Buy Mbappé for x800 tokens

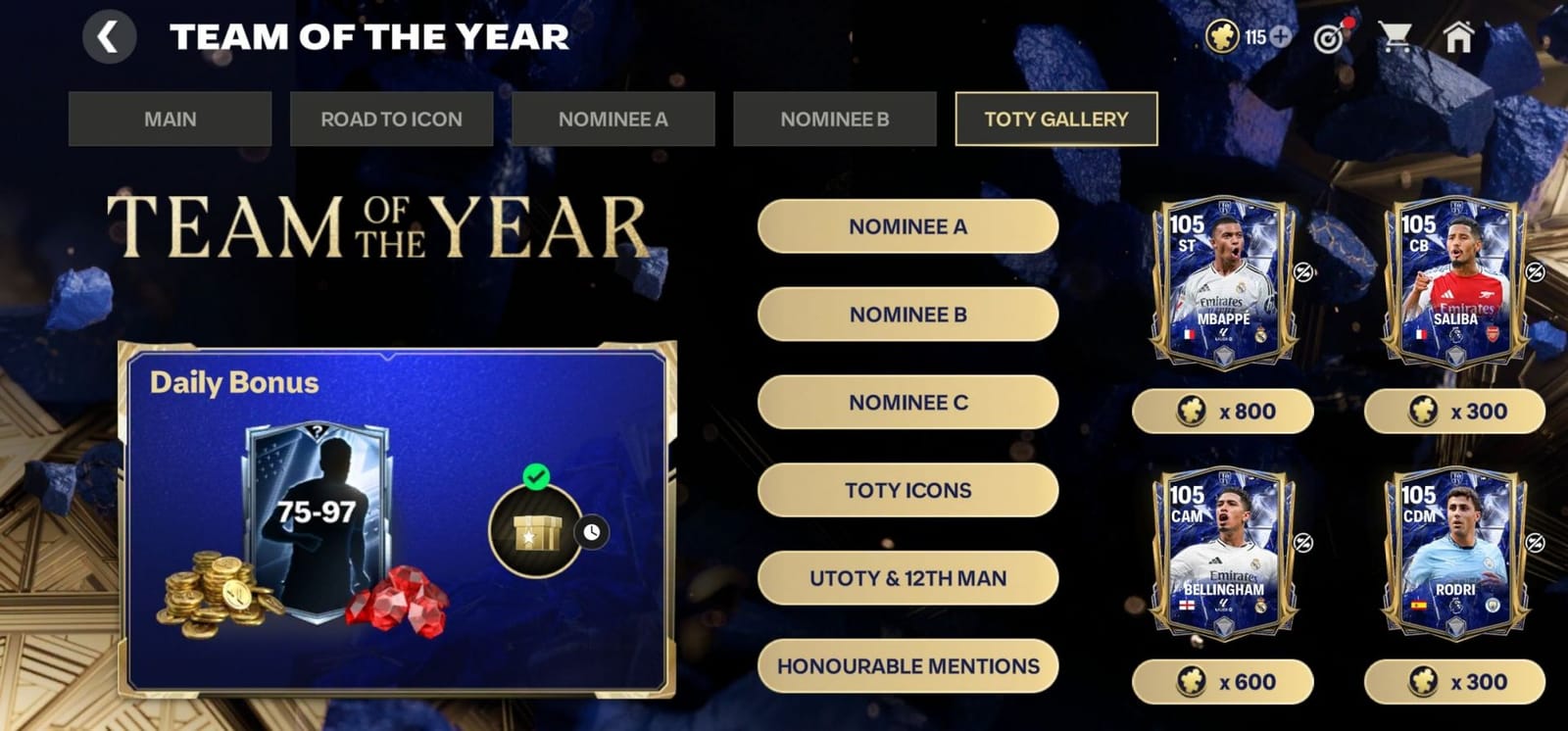(1223, 411)
